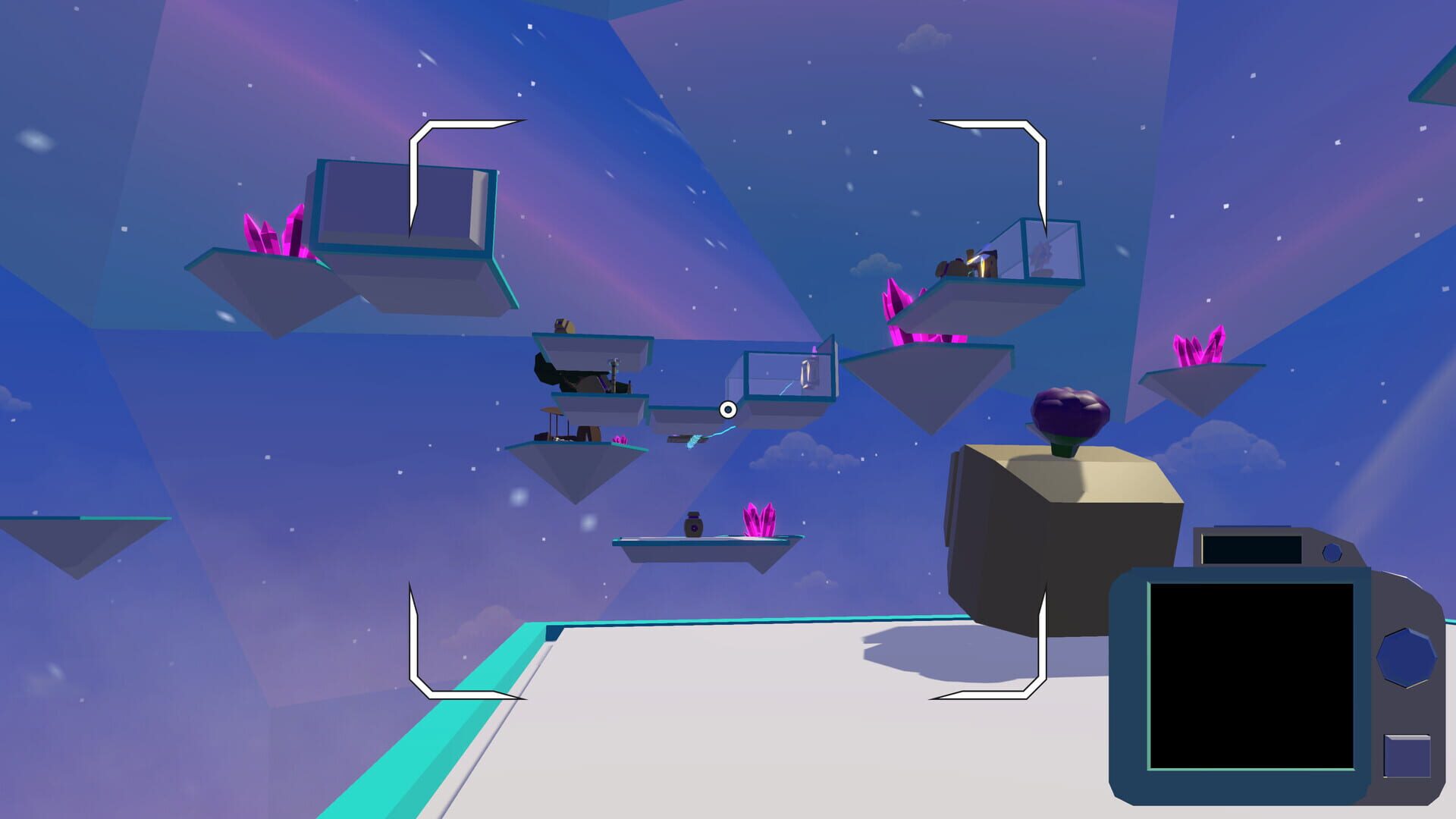
Task: Toggle the camera's top display screen
Action: pos(1250,551)
